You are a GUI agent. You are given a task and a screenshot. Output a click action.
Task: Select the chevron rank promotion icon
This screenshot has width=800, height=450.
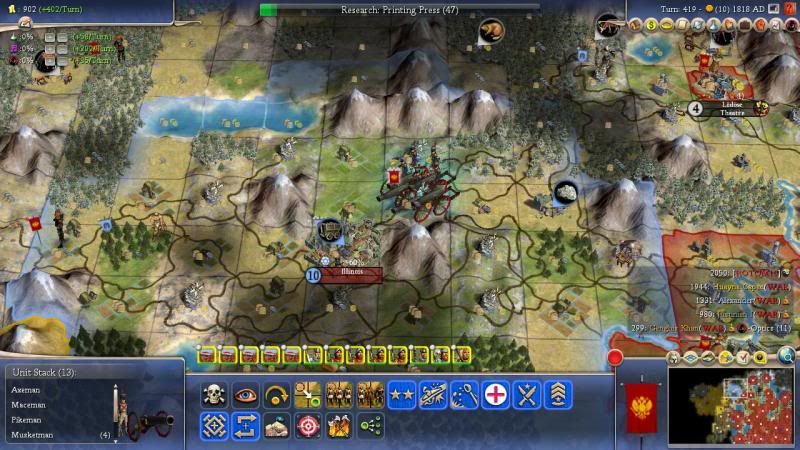[557, 394]
